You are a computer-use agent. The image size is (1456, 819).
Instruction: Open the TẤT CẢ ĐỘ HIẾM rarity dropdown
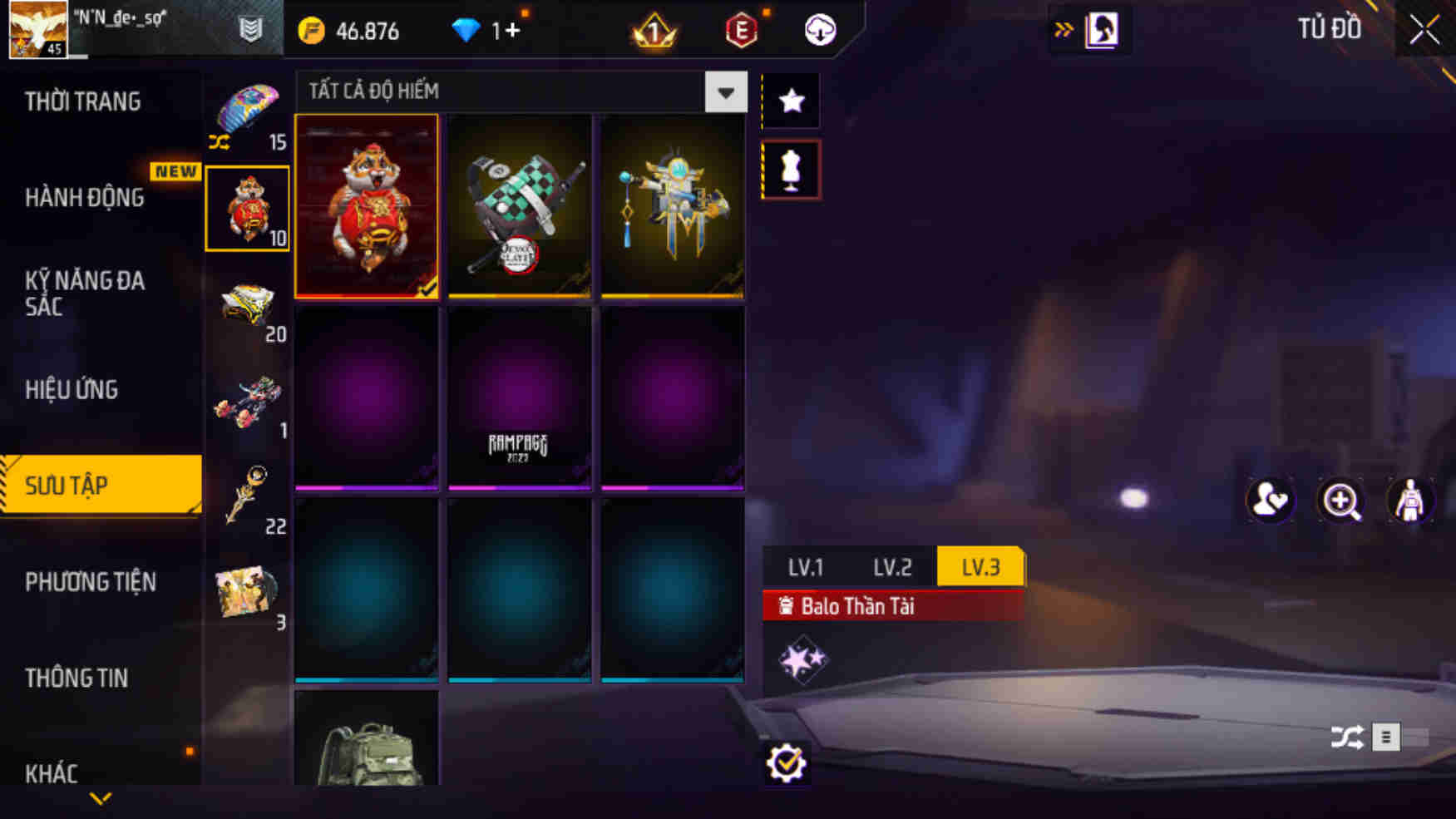(x=726, y=92)
